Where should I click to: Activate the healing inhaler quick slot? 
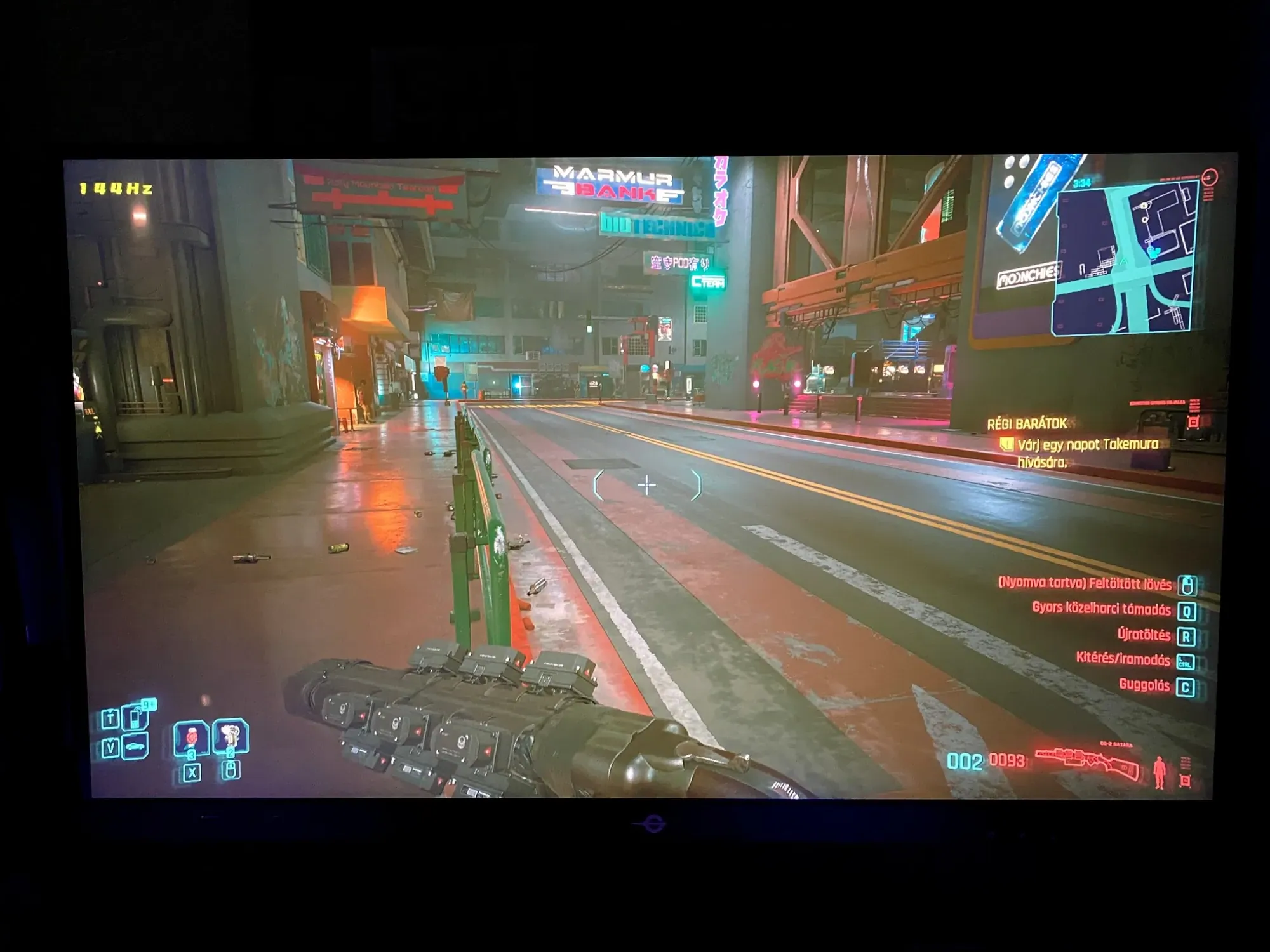pos(231,736)
